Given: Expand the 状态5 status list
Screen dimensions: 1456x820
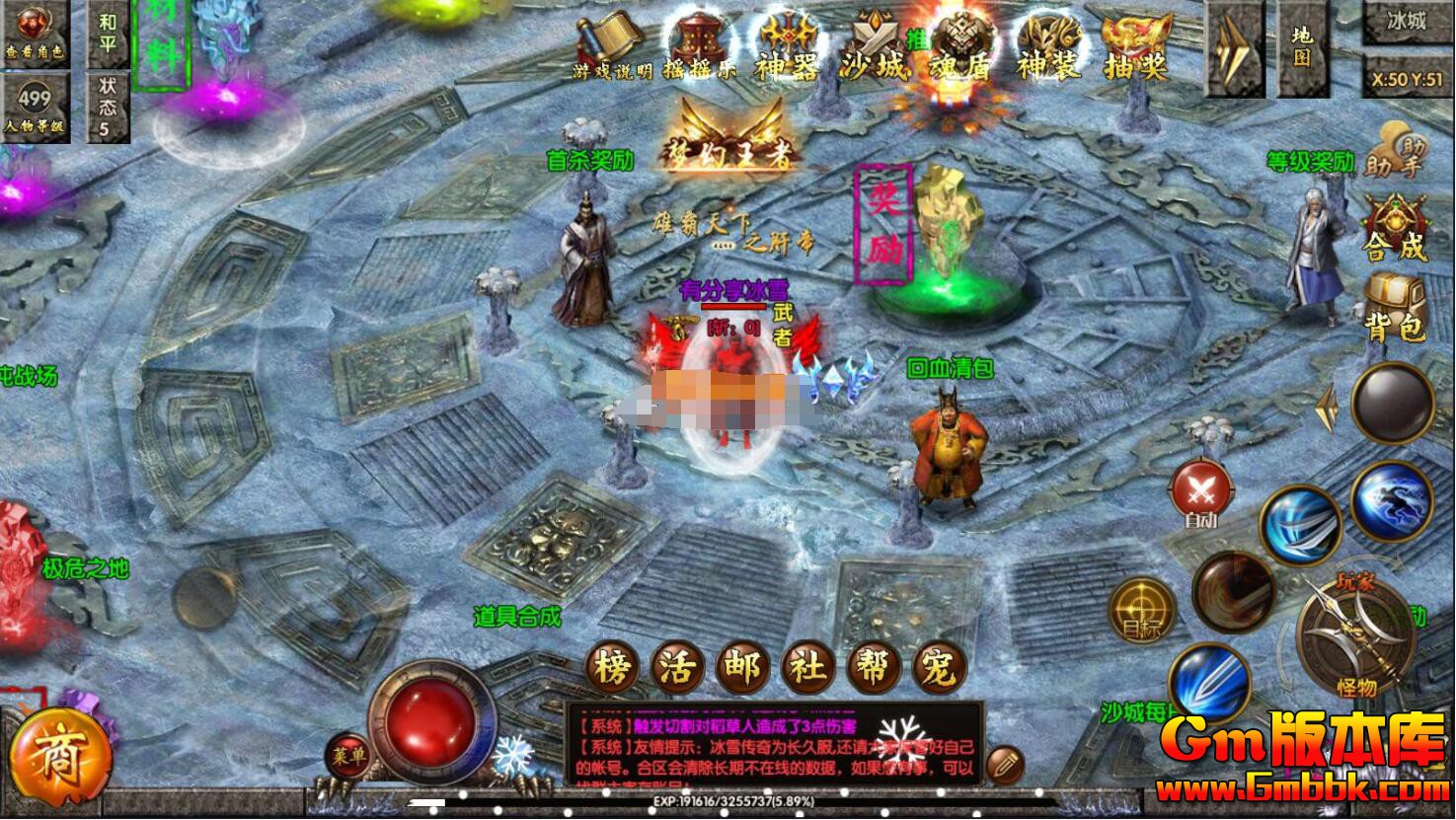Looking at the screenshot, I should 107,103.
